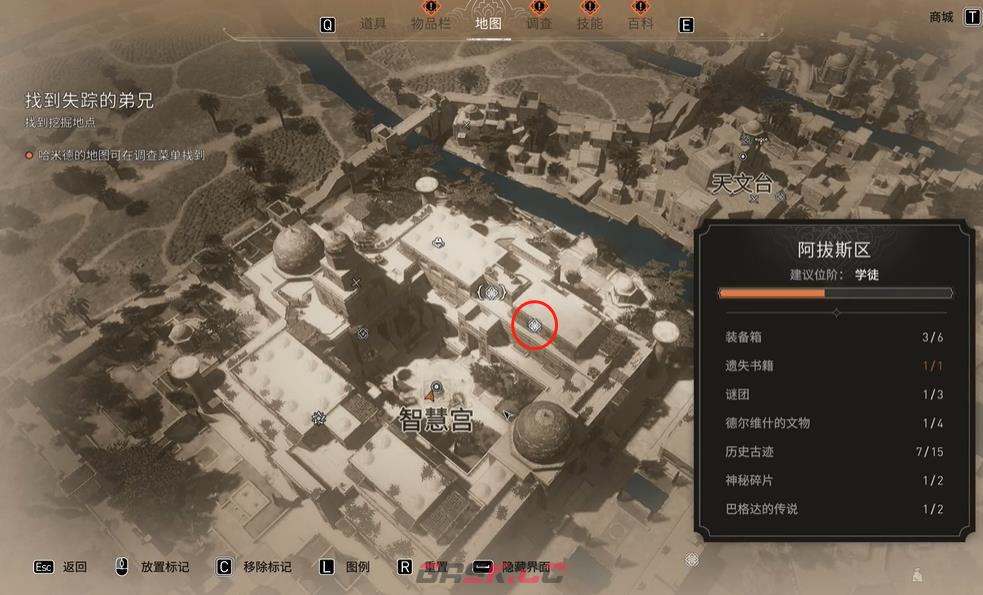Select the map marker circled in red
983x595 pixels.
pyautogui.click(x=534, y=325)
